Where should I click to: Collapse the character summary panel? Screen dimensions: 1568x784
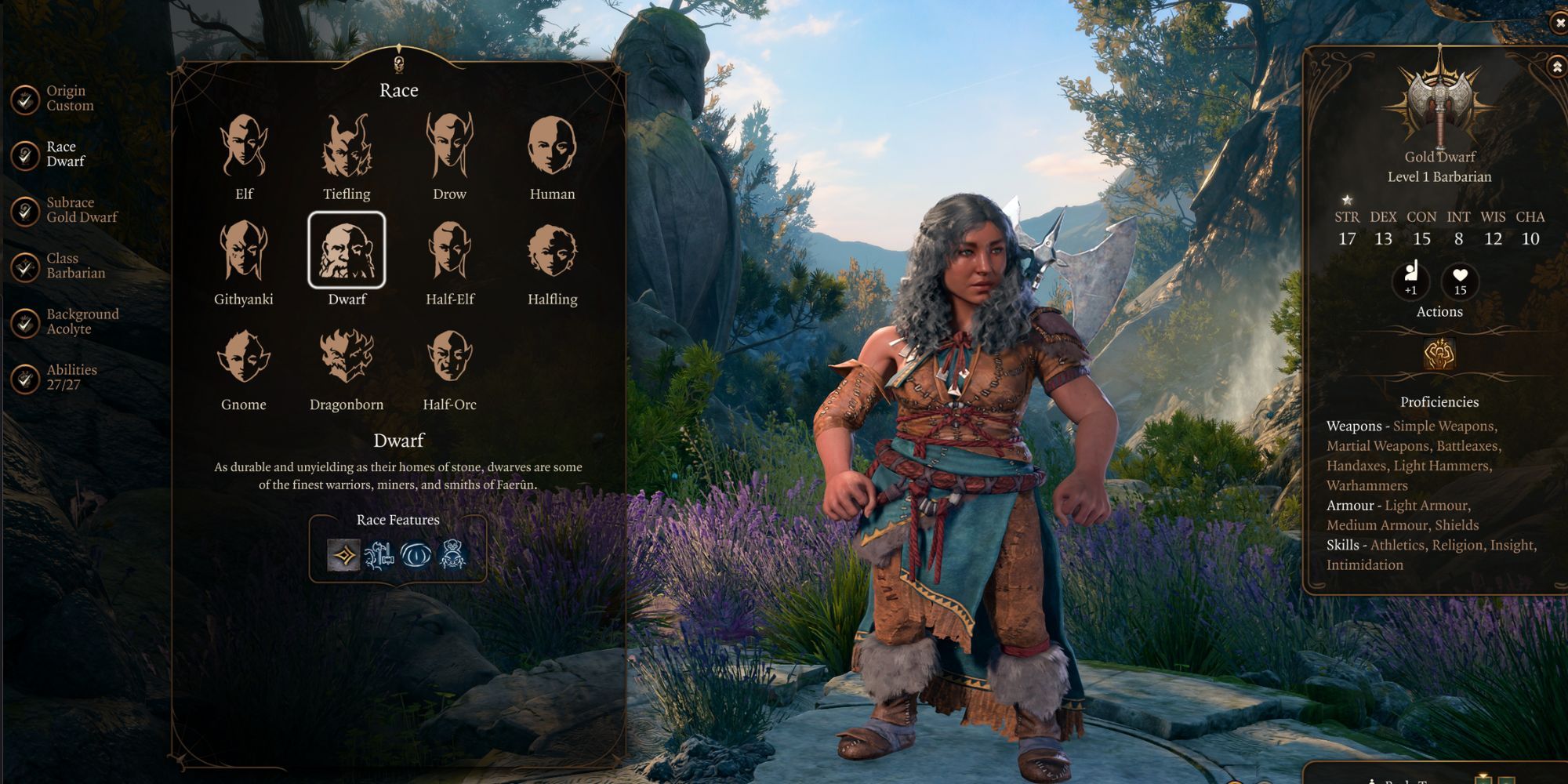tap(1557, 67)
